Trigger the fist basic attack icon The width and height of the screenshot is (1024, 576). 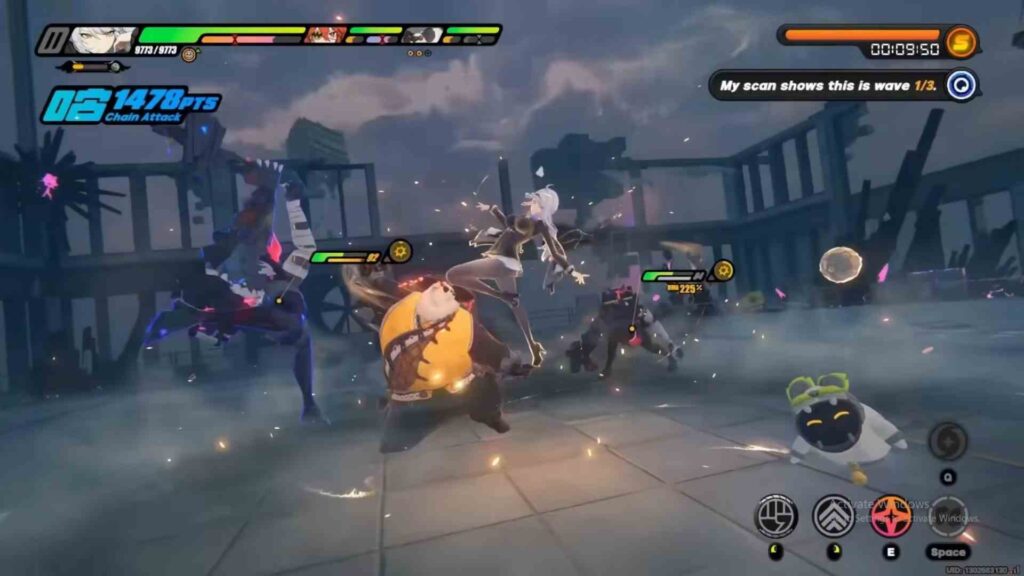(775, 515)
